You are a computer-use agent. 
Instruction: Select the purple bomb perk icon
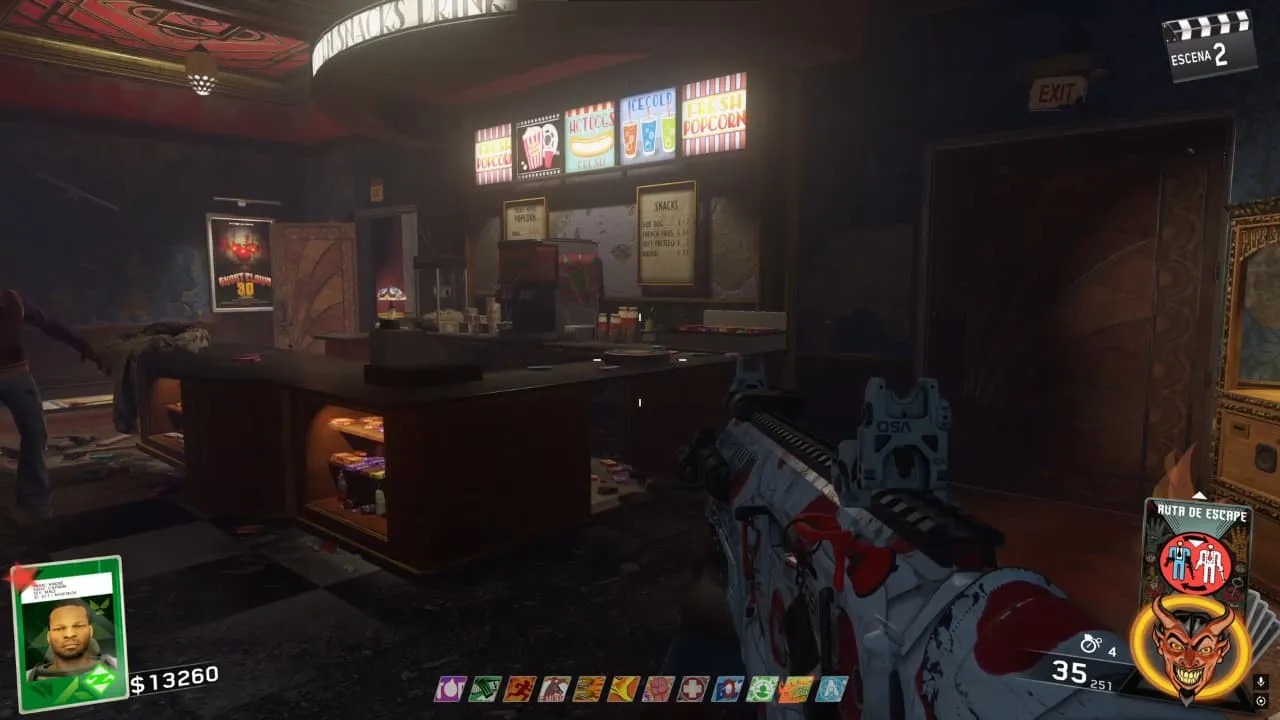point(450,689)
